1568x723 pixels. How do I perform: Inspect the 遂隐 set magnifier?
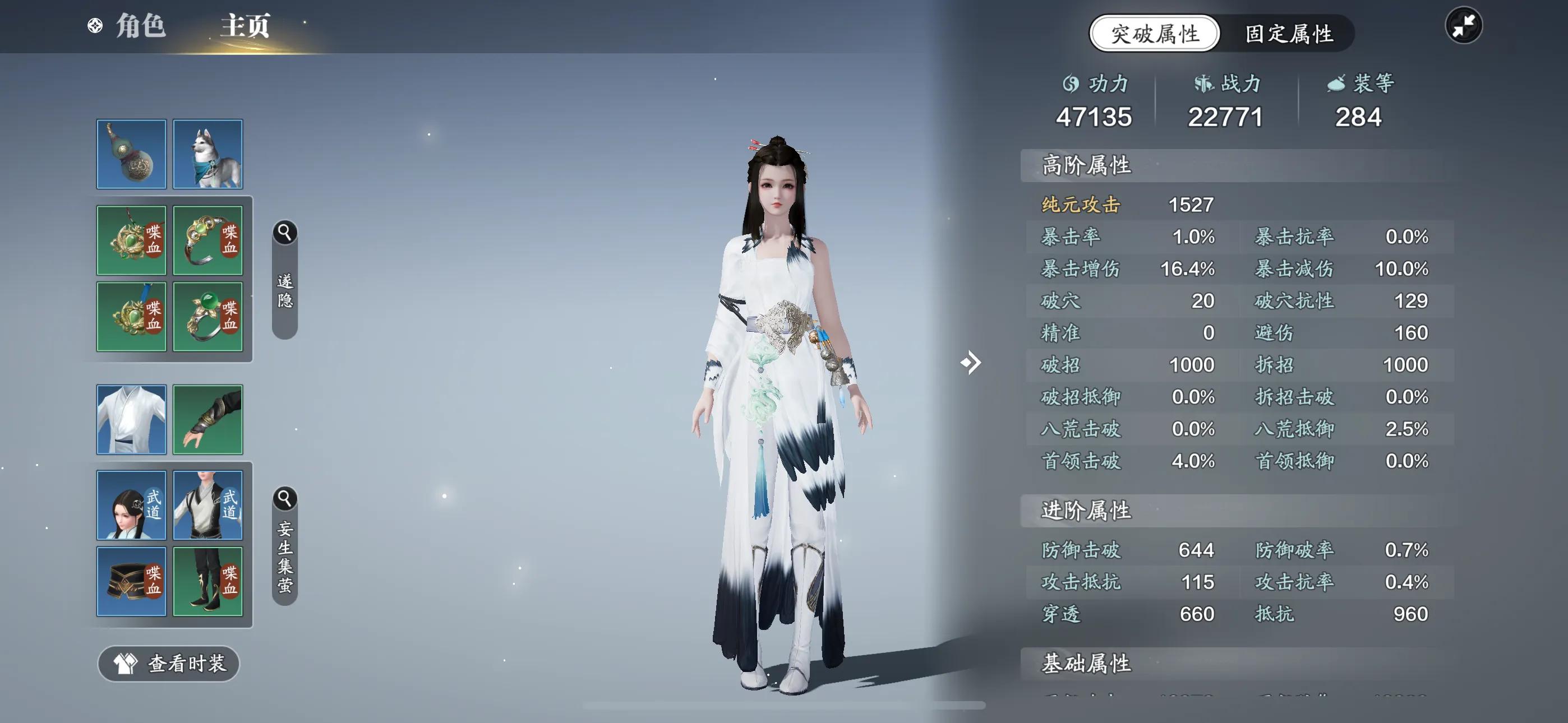pyautogui.click(x=284, y=233)
